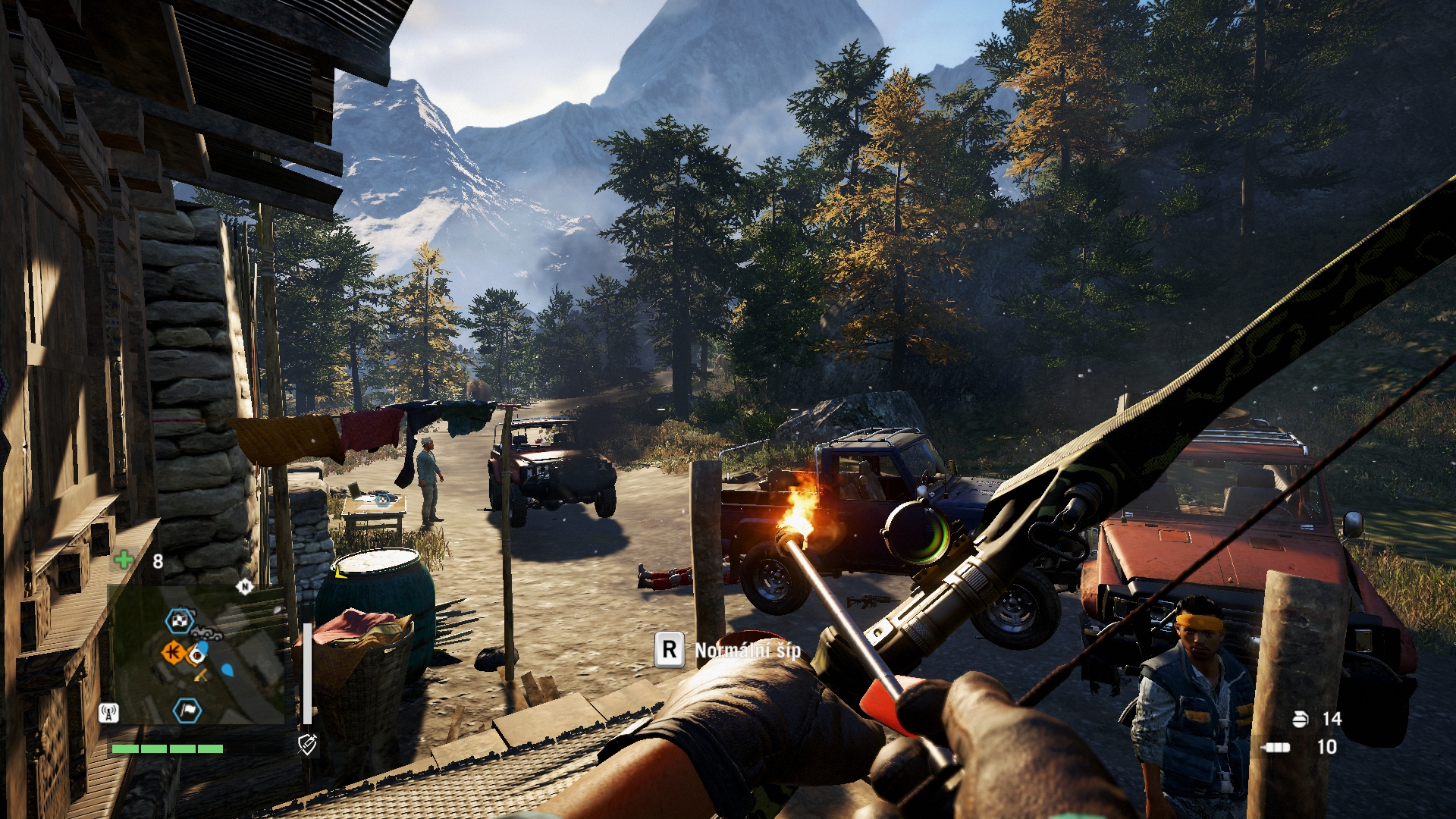The height and width of the screenshot is (819, 1456).
Task: Select the yellow weapon marker on minimap
Action: pyautogui.click(x=202, y=675)
